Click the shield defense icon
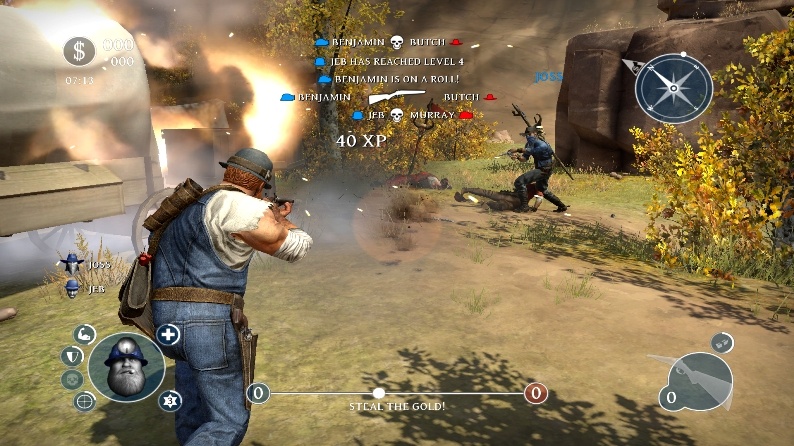 [72, 355]
